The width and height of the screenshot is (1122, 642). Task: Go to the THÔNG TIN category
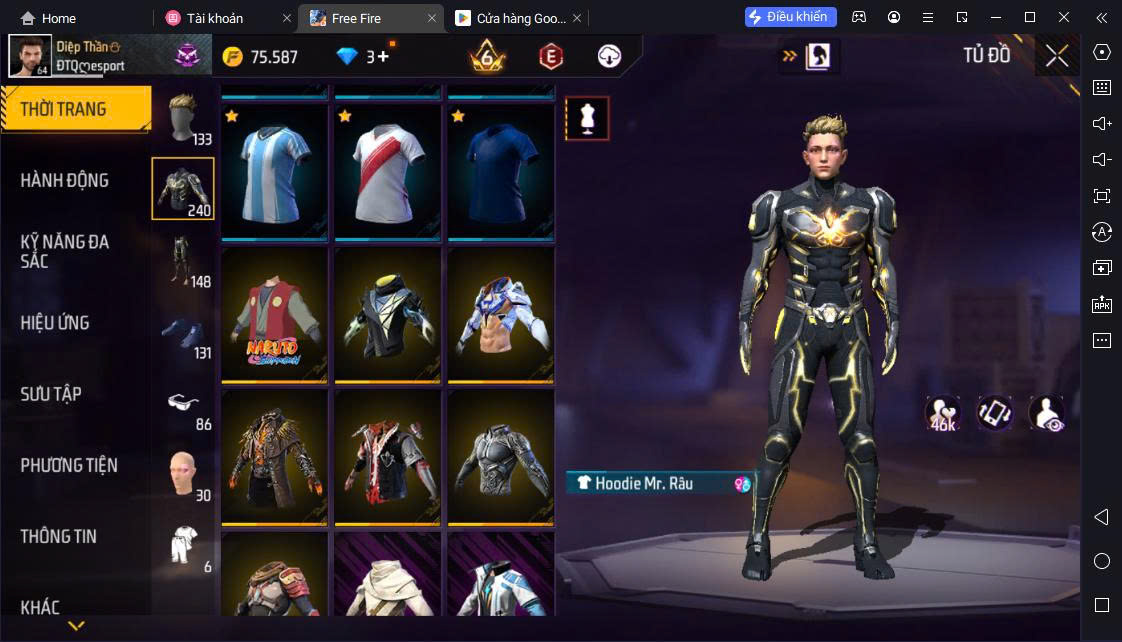tap(59, 536)
